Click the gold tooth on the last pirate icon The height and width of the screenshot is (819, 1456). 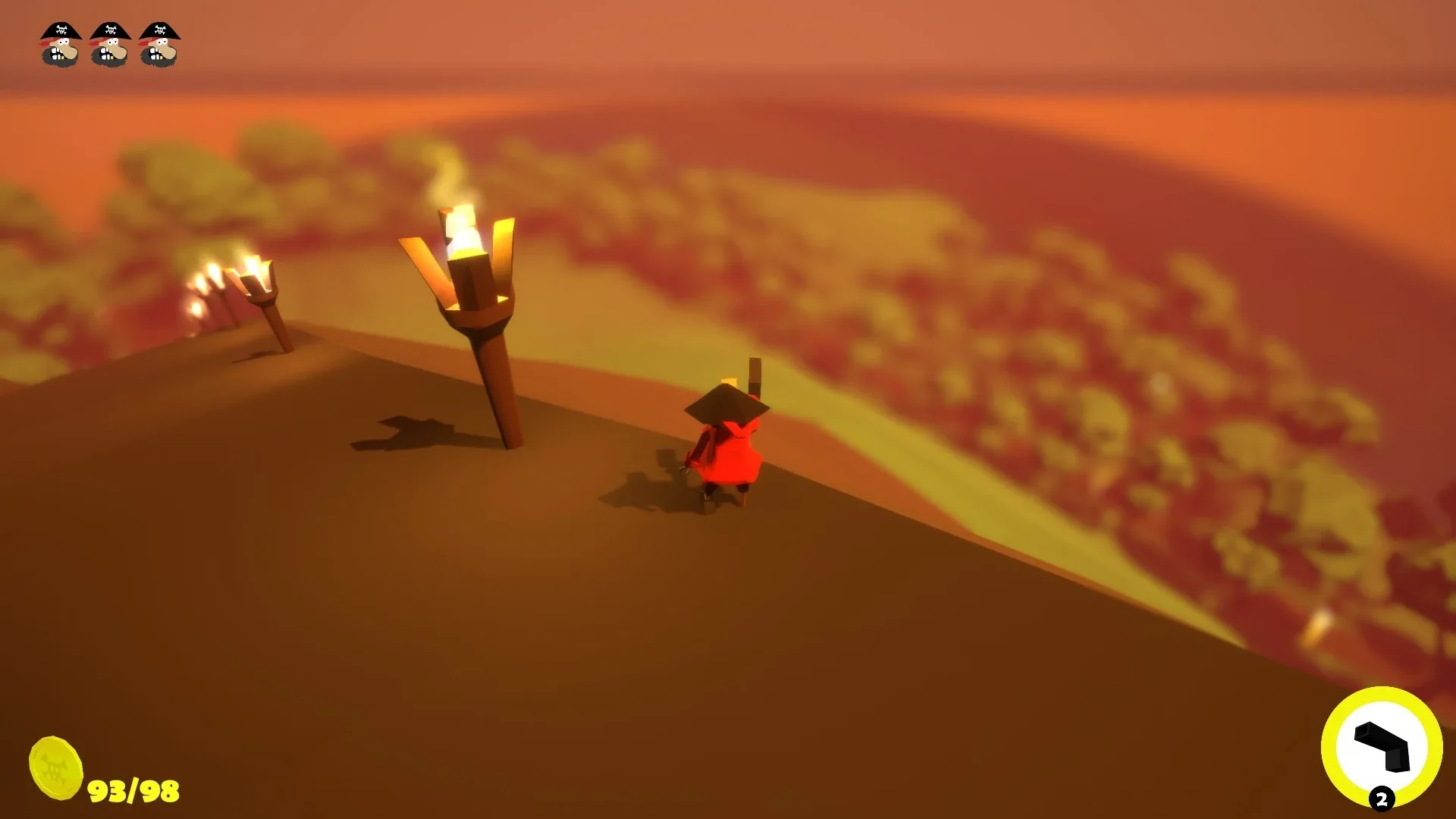click(x=161, y=58)
